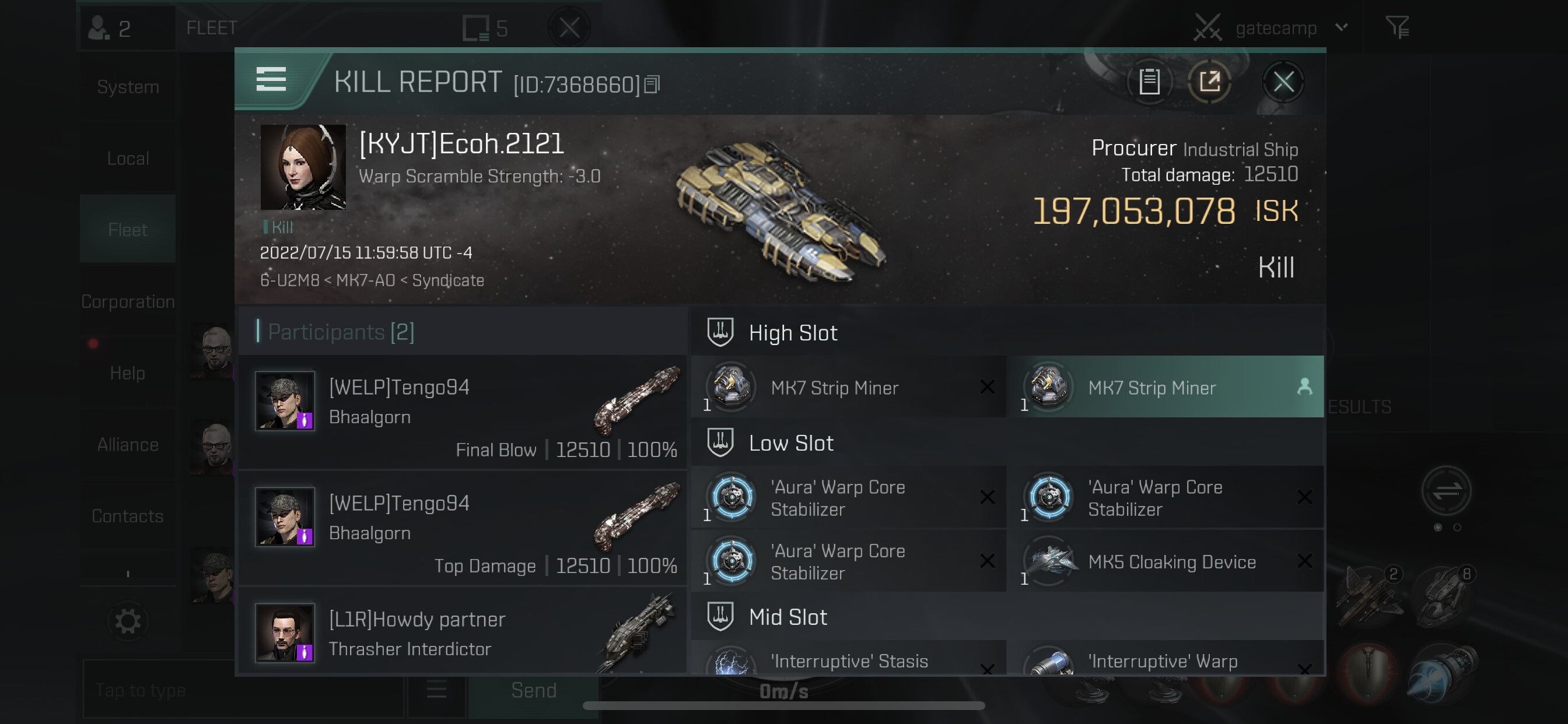
Task: Send the chat message
Action: (533, 691)
